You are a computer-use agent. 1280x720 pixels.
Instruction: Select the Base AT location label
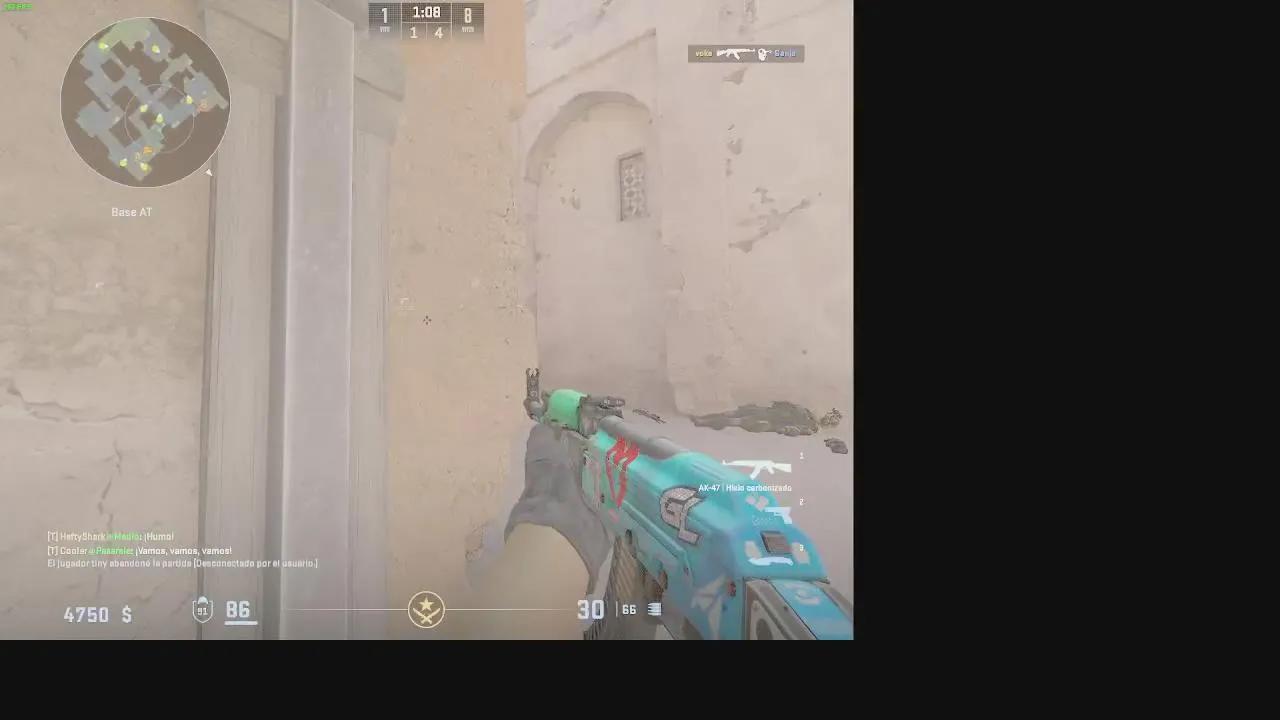coord(130,211)
